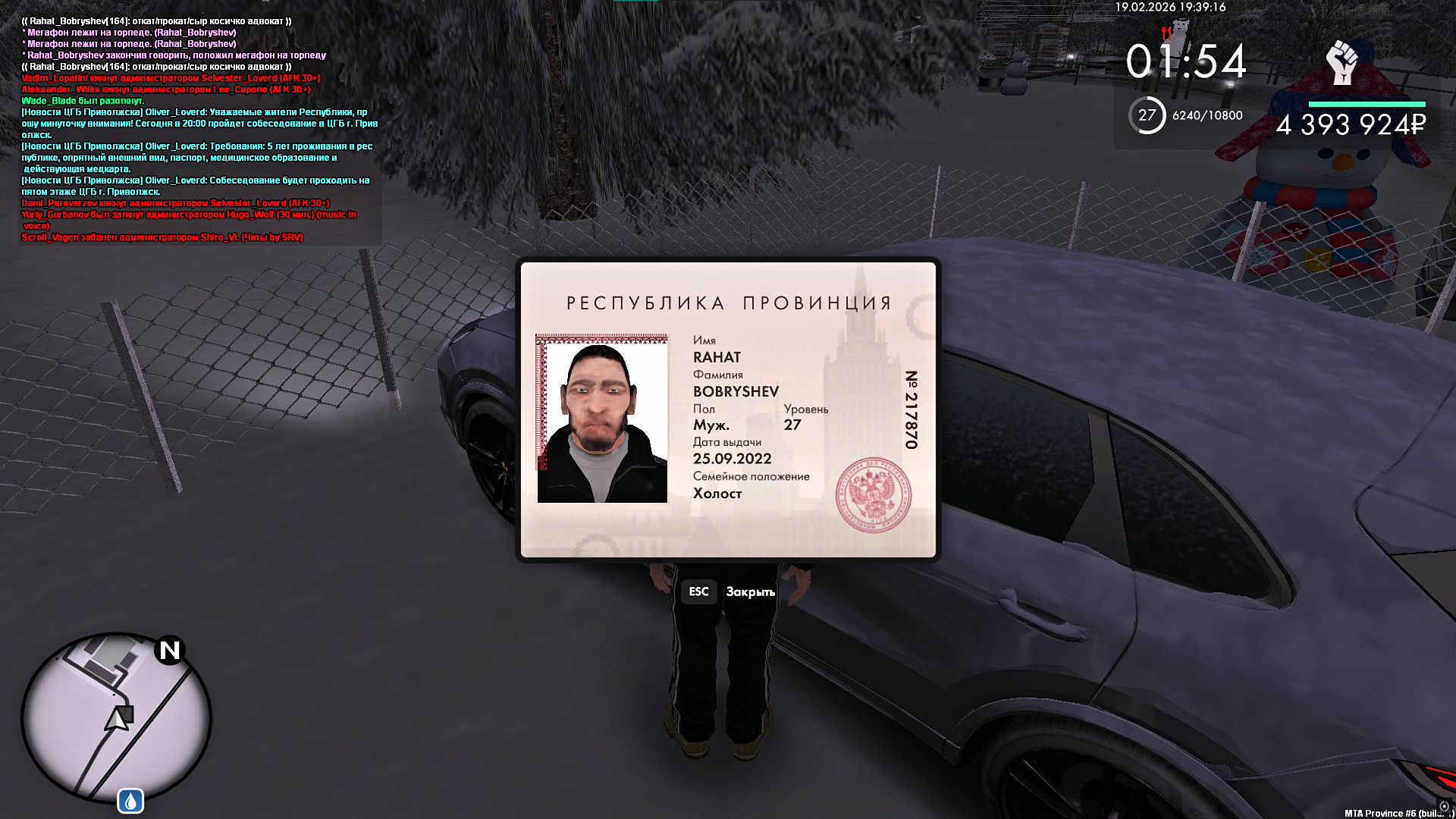Screen dimensions: 1456x819
Task: Click the white fist icon
Action: pyautogui.click(x=1341, y=63)
